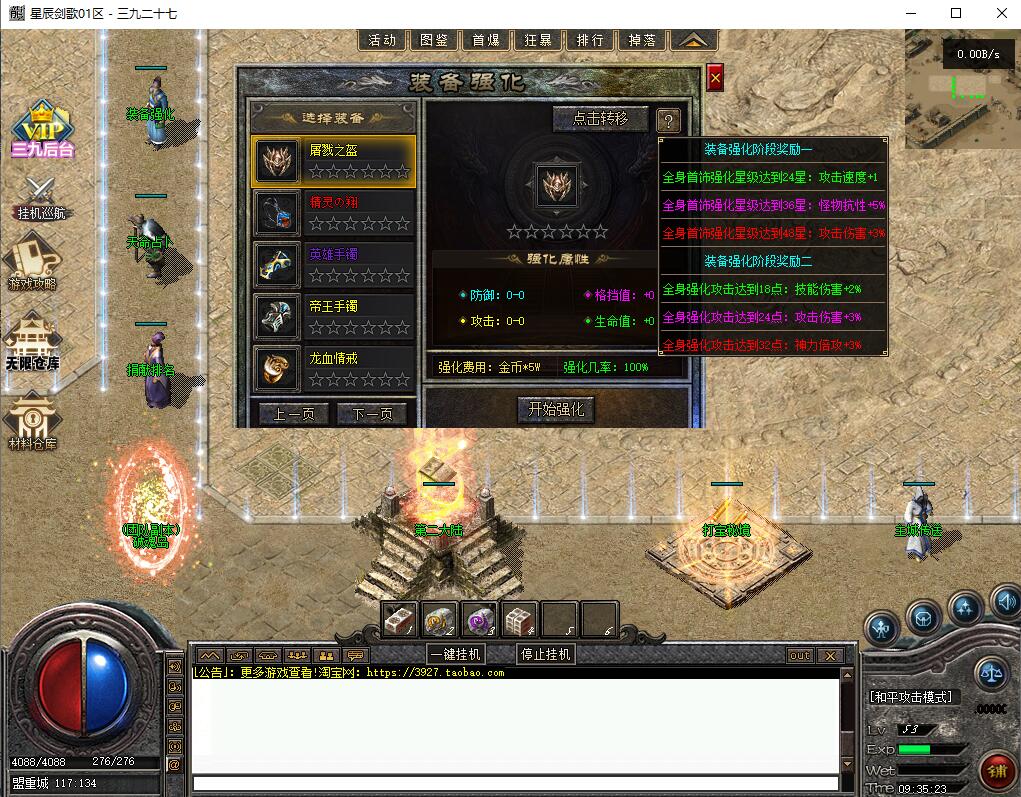Activate 一键挂机 auto-battle
1021x797 pixels.
456,654
